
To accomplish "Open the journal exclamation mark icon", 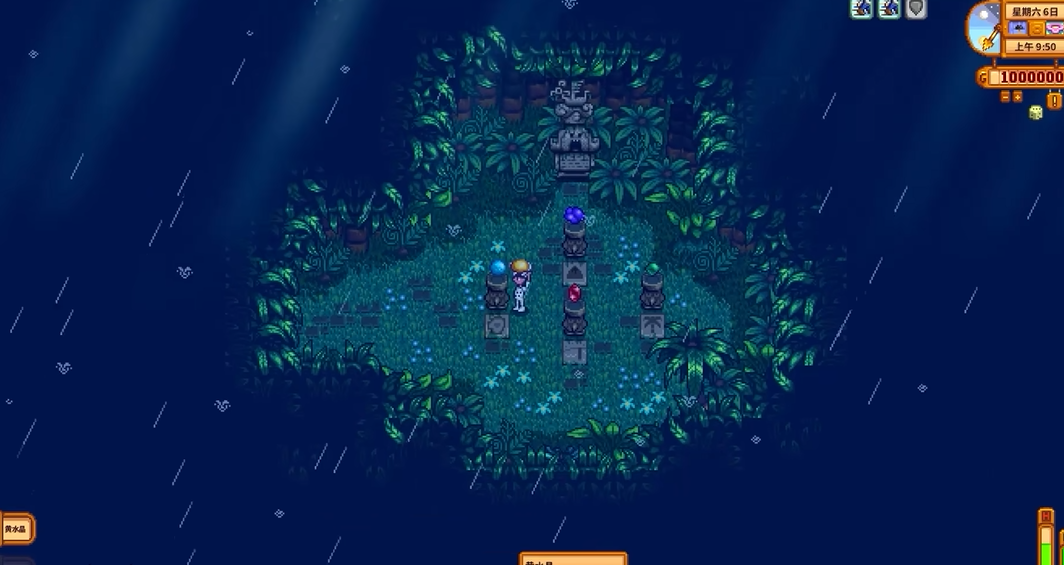I will (1055, 98).
